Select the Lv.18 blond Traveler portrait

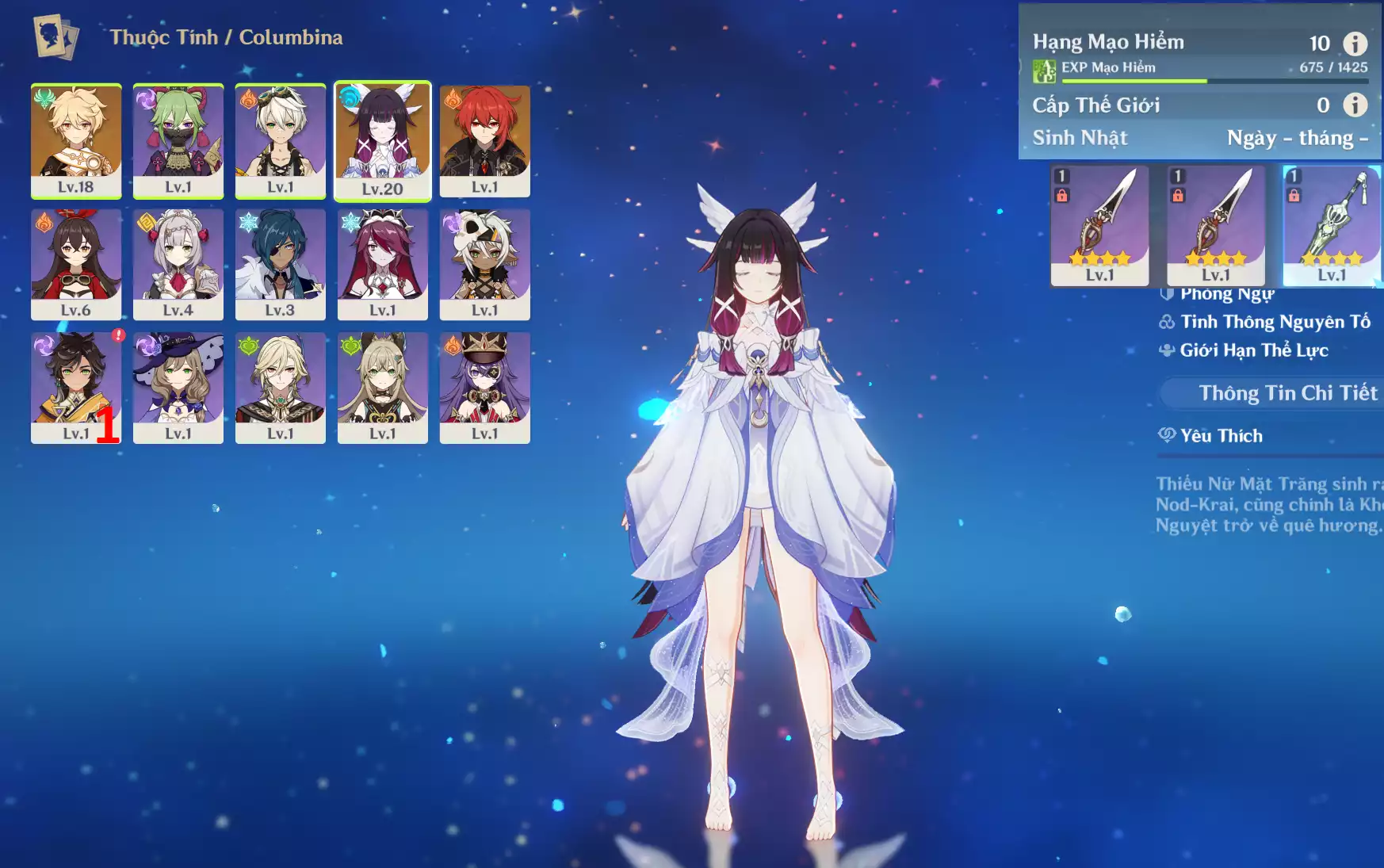(x=76, y=140)
